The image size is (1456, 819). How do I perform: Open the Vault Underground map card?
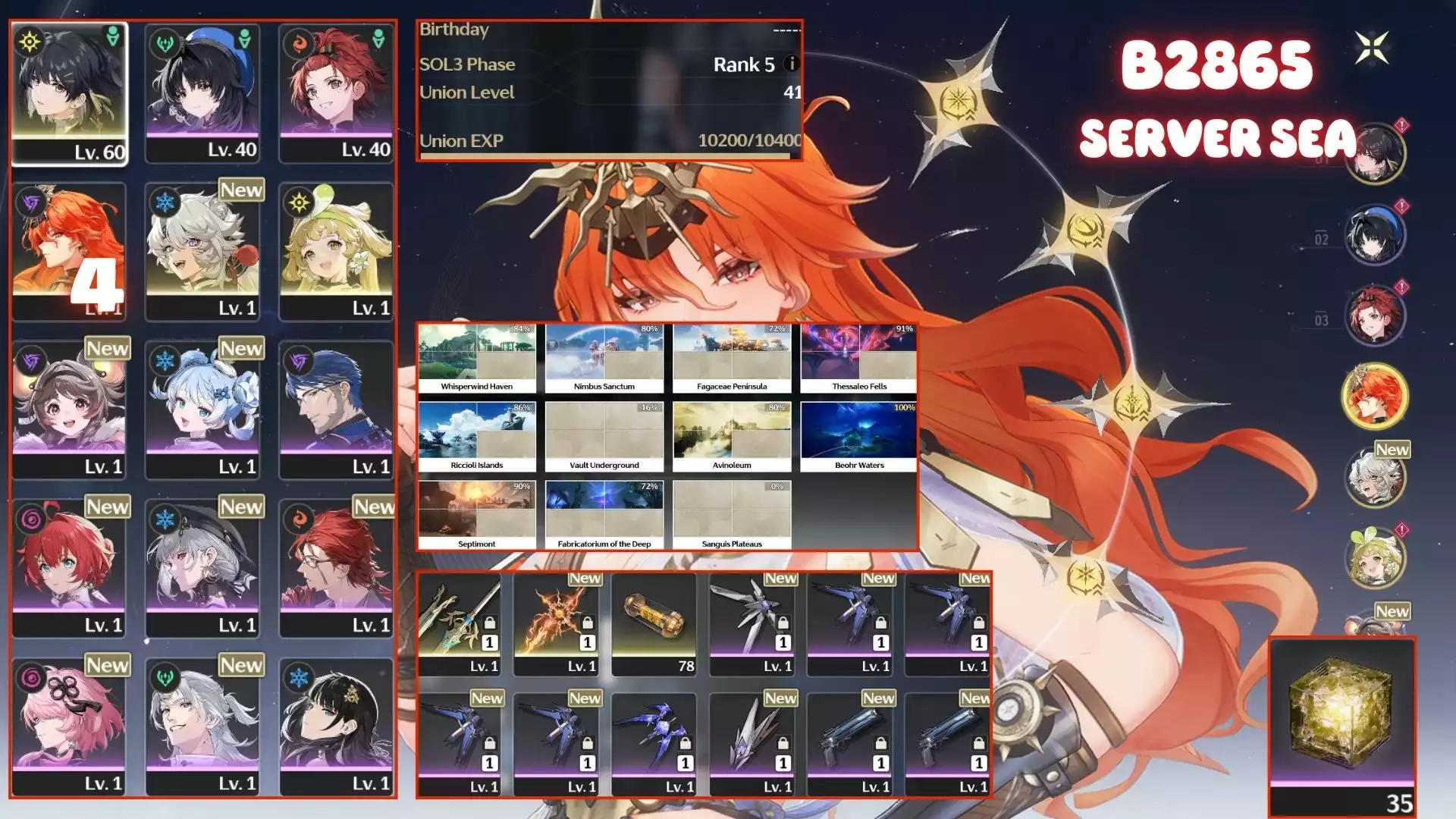click(x=604, y=438)
